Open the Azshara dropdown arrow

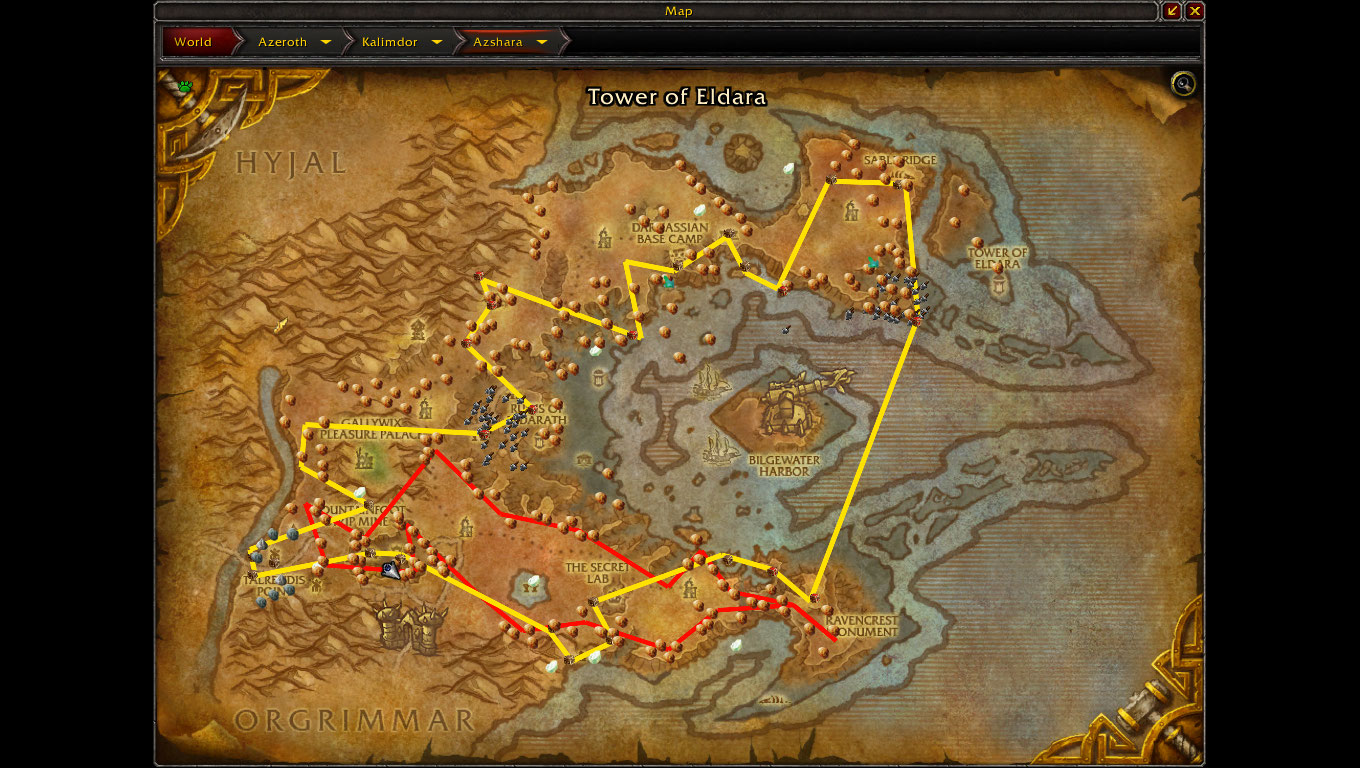point(542,42)
